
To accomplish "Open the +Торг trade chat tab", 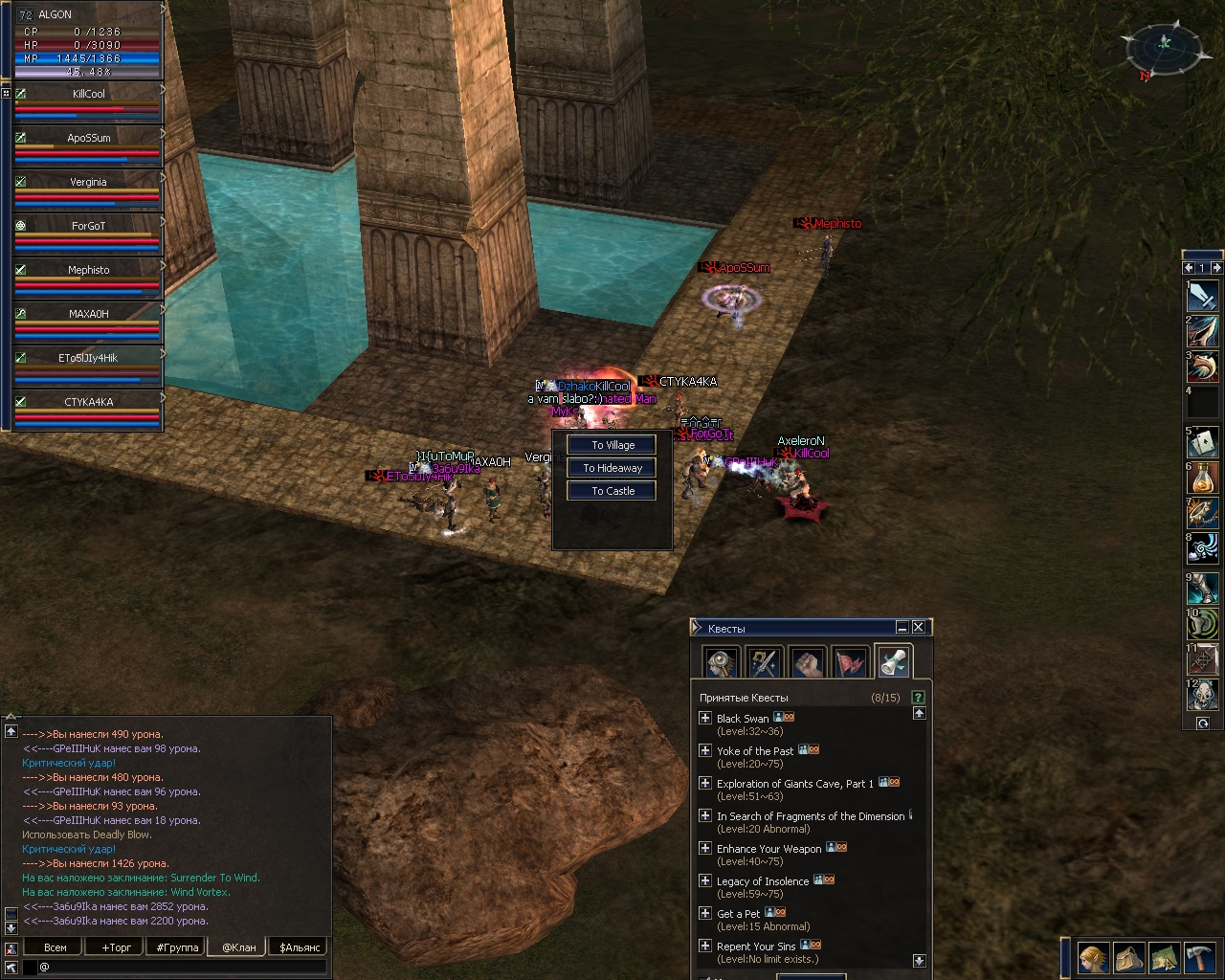I will click(117, 947).
